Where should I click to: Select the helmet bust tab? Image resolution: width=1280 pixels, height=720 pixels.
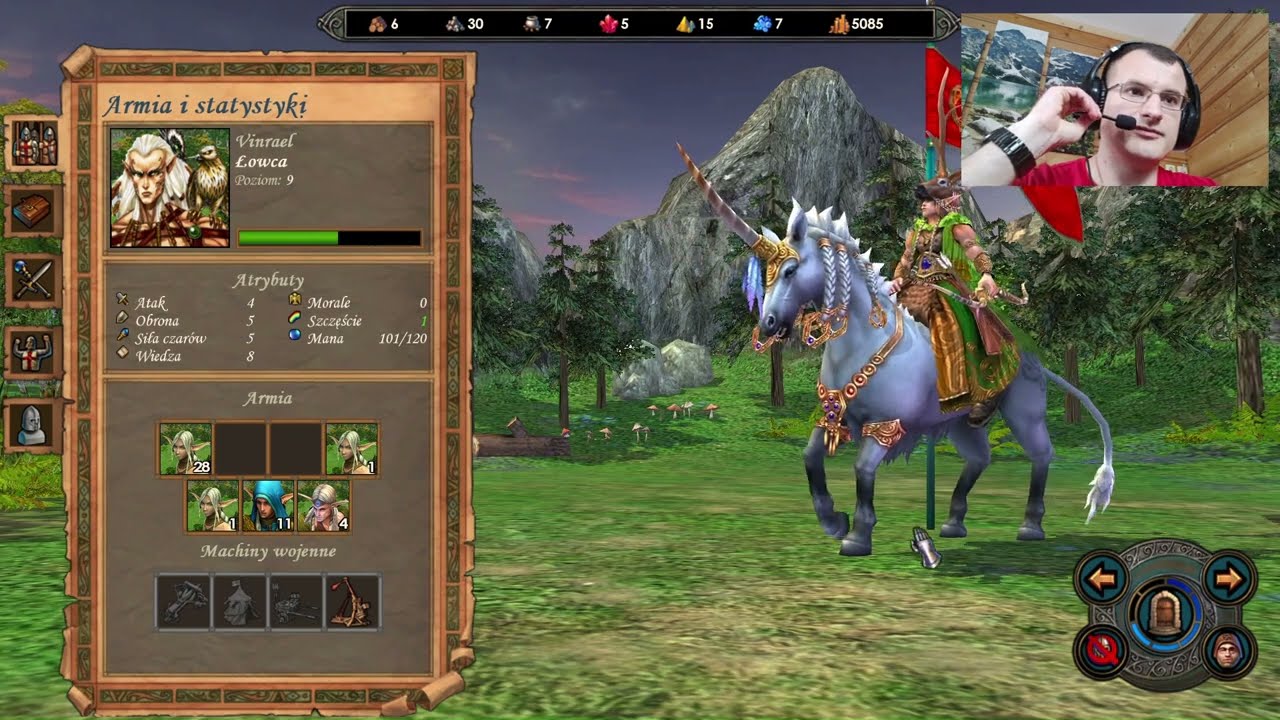click(x=34, y=426)
